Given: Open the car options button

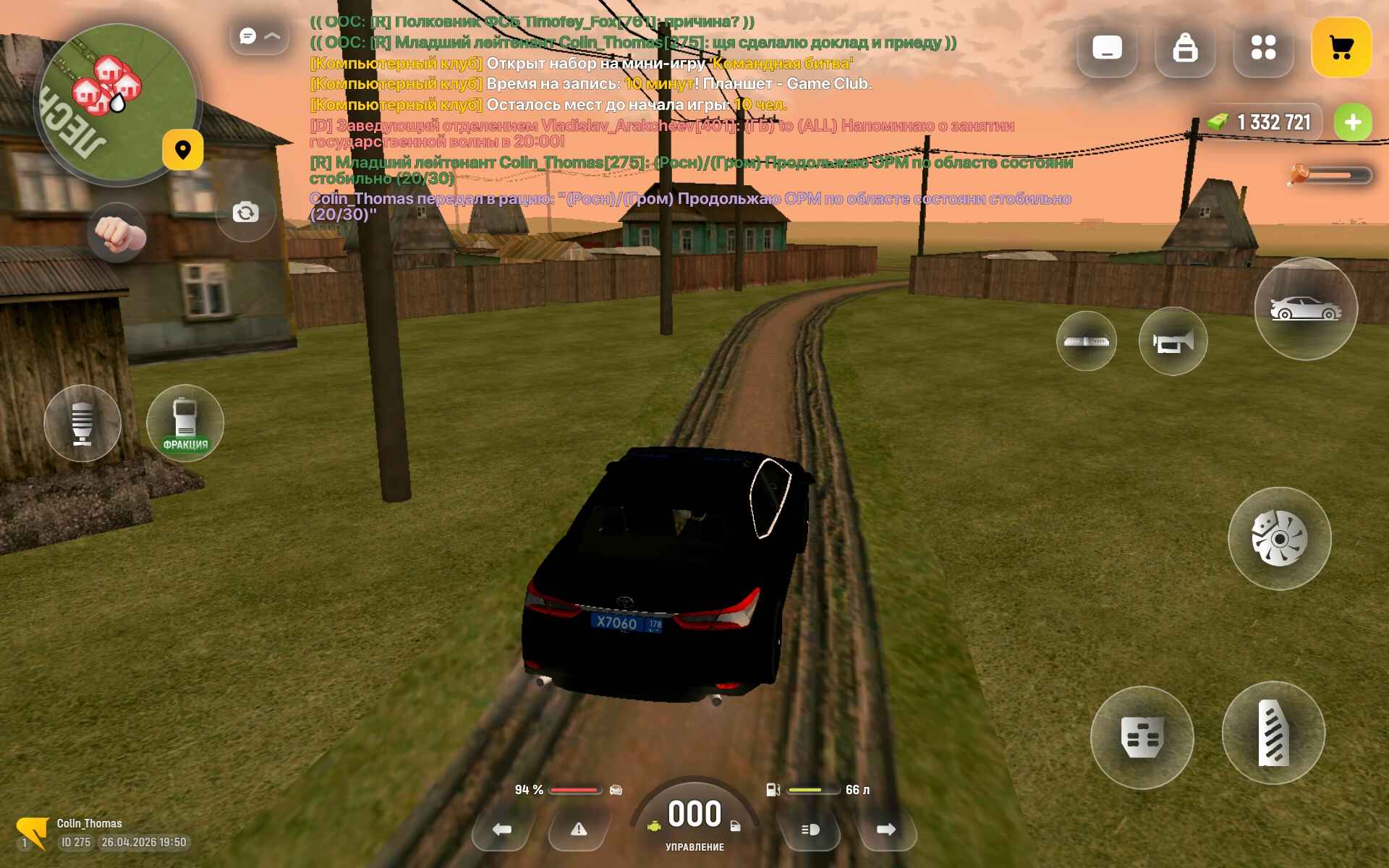Looking at the screenshot, I should click(x=1306, y=309).
